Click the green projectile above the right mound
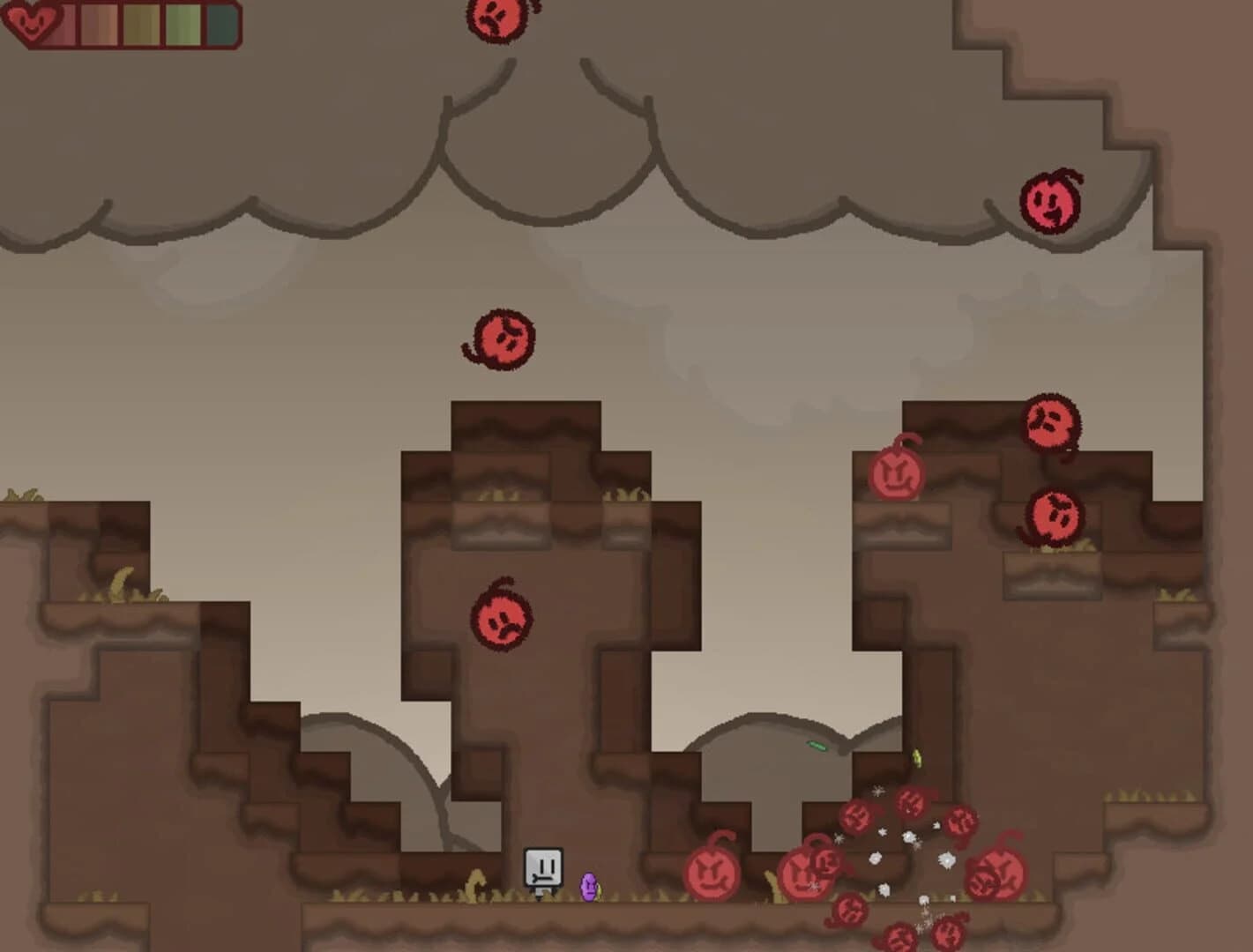 pos(816,747)
